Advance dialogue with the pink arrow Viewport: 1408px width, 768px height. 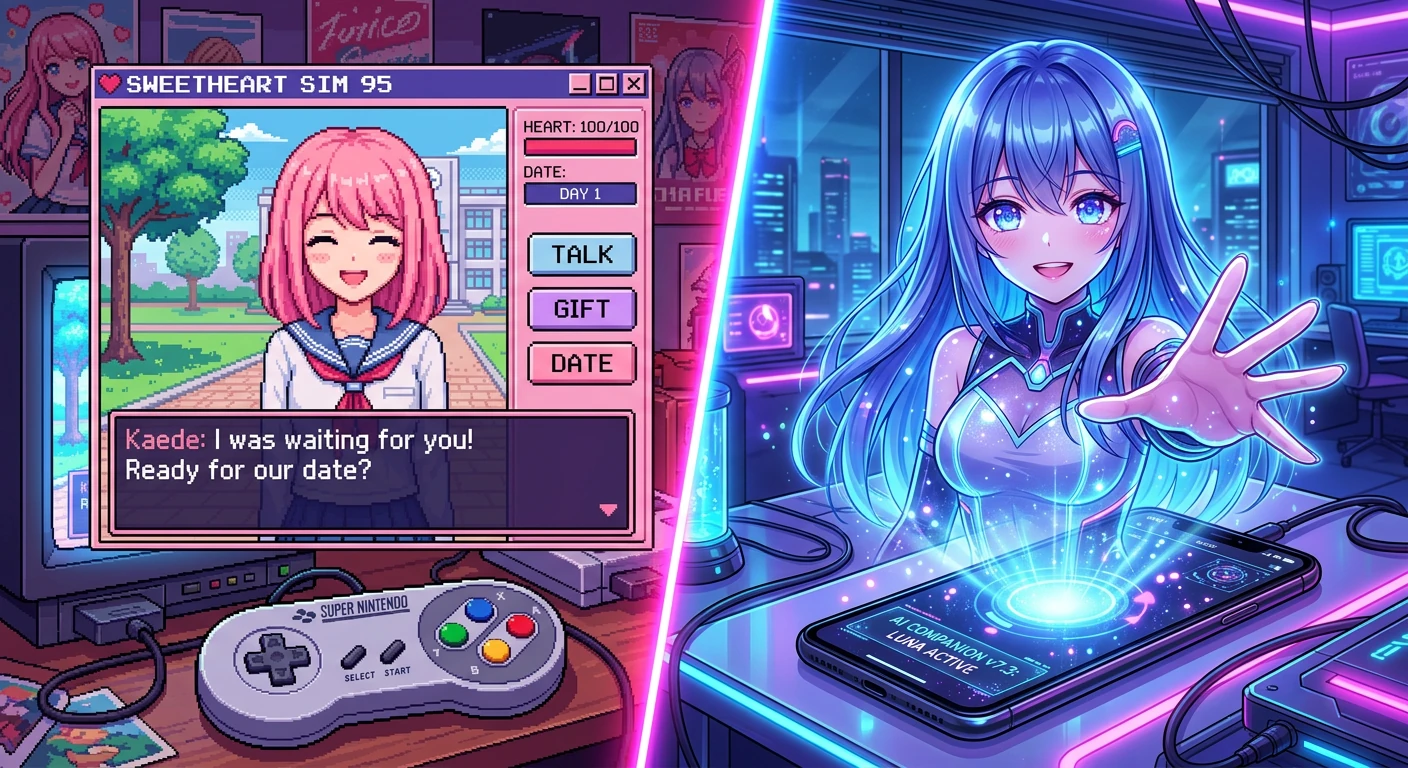pyautogui.click(x=607, y=510)
